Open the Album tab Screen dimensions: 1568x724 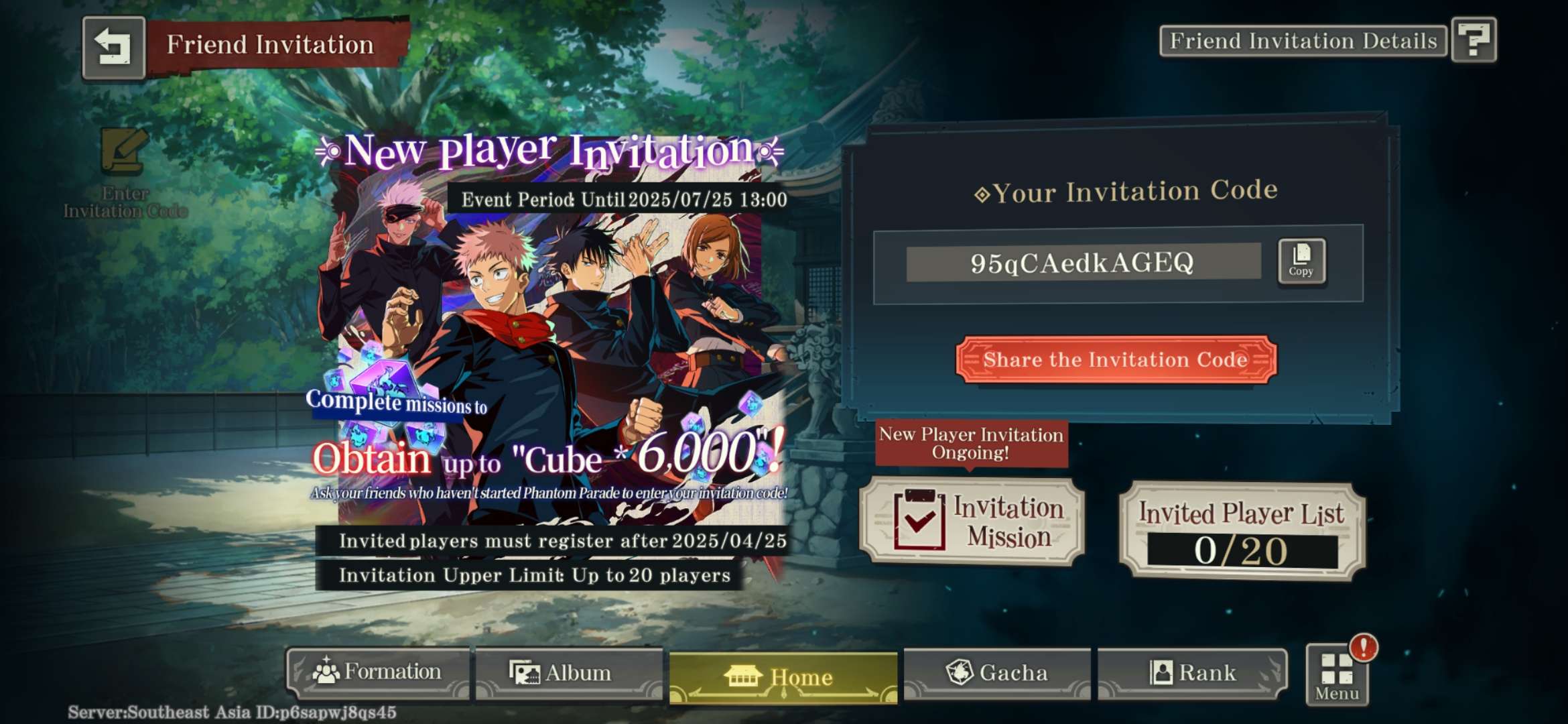568,673
